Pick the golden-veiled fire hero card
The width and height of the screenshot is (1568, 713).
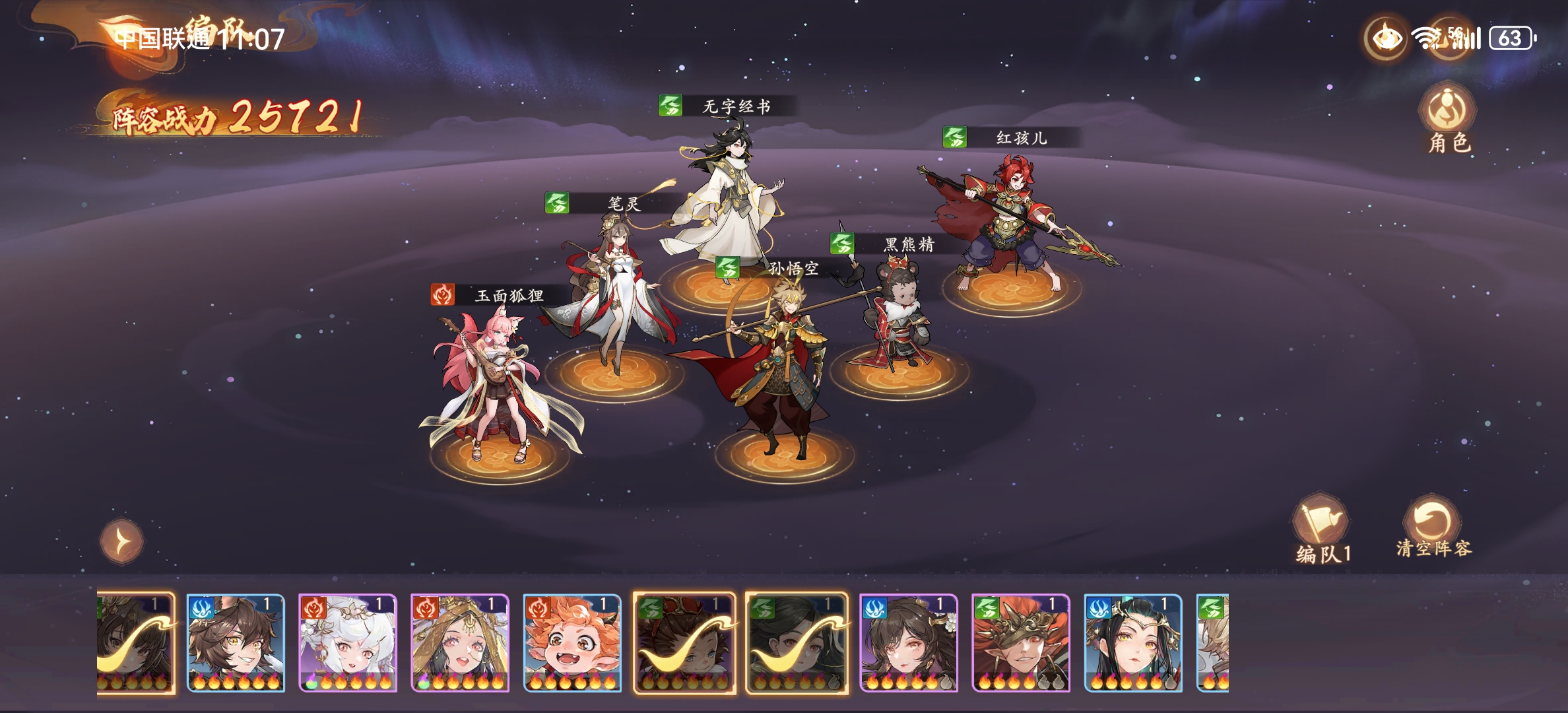pos(460,642)
